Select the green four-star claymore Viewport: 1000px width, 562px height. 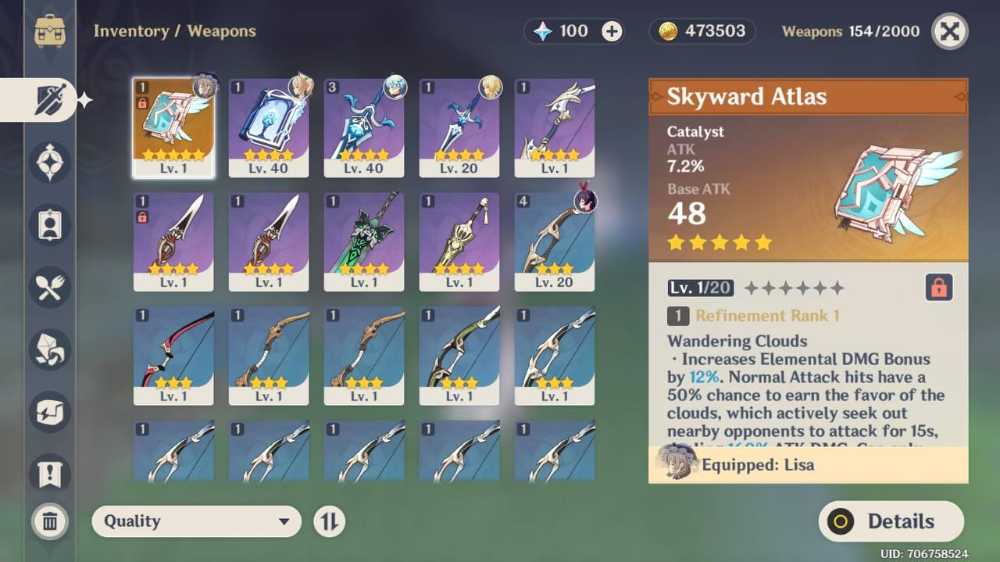(364, 241)
